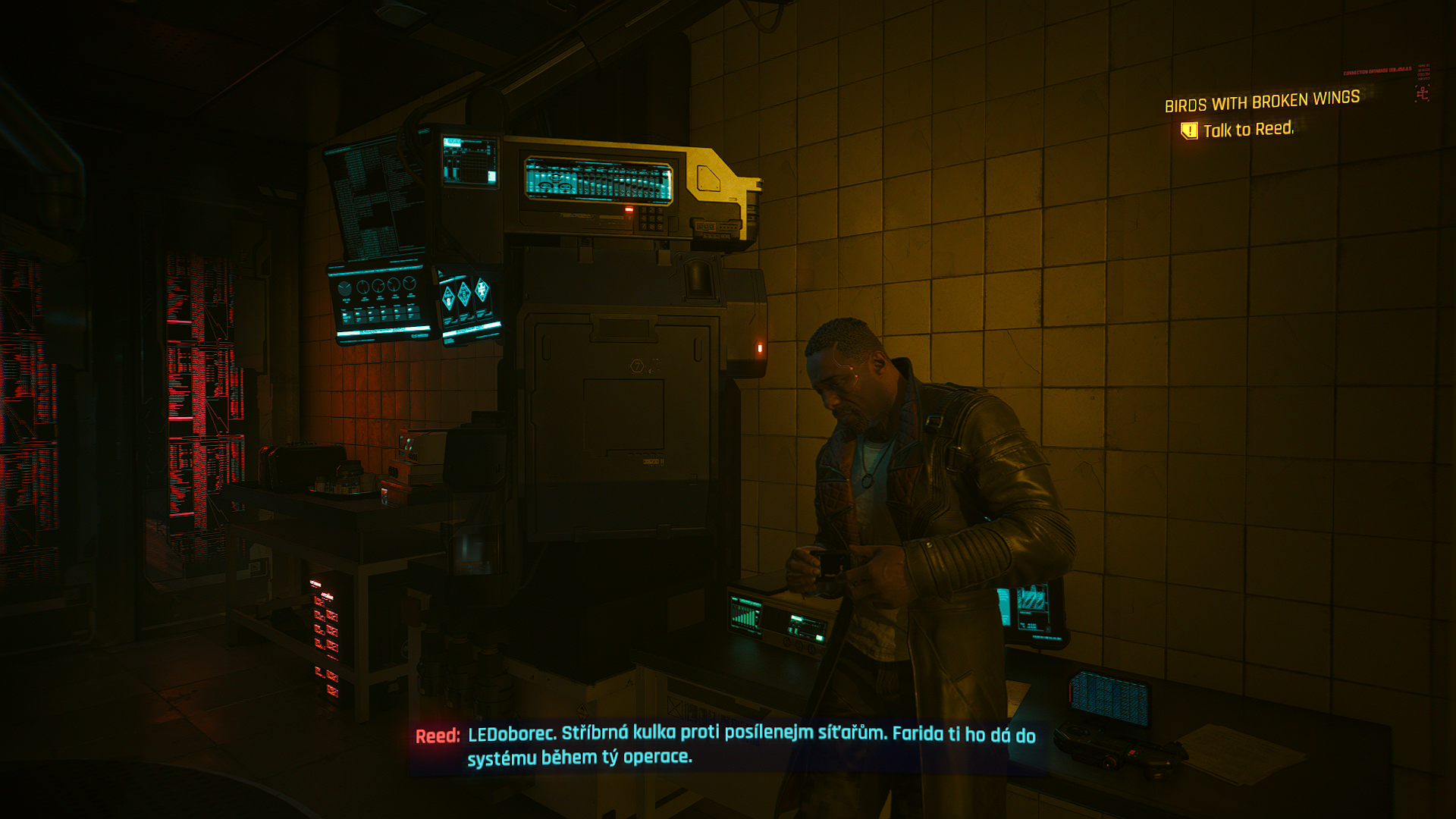Click the yellow exclamation objective marker
Viewport: 1456px width, 819px height.
click(1189, 130)
